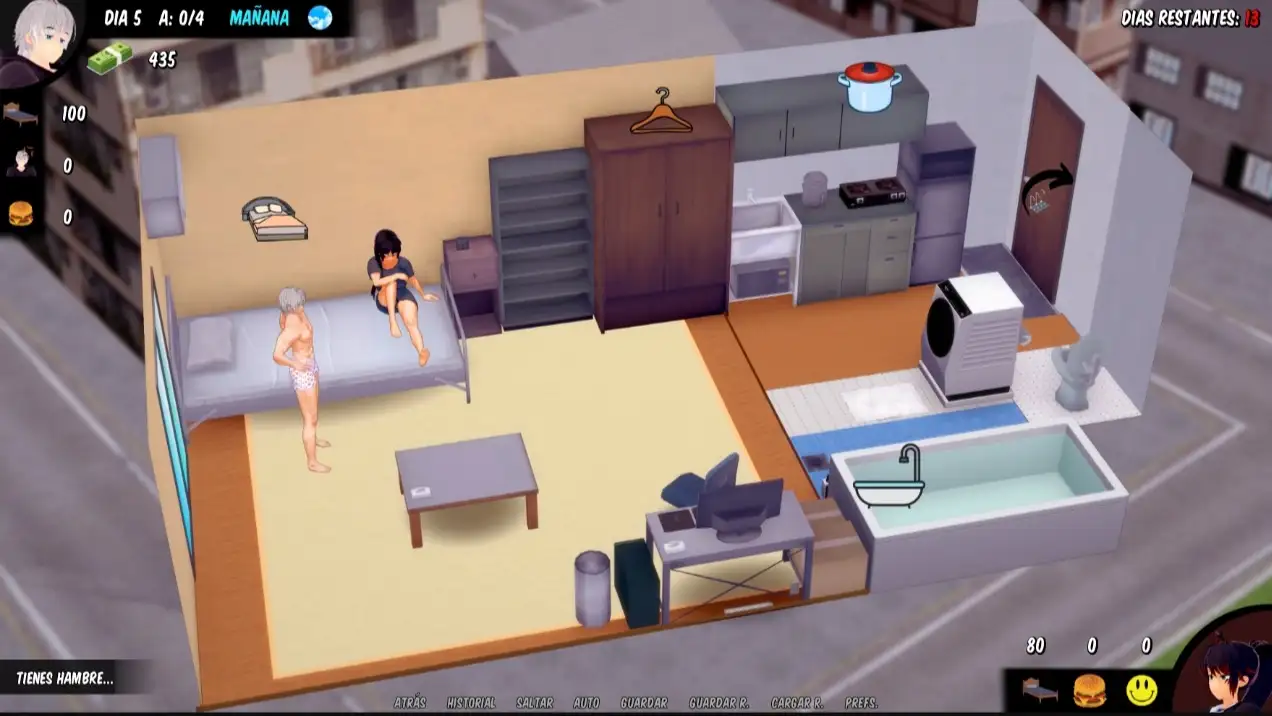Select Saltar to skip dialogue

pos(535,703)
